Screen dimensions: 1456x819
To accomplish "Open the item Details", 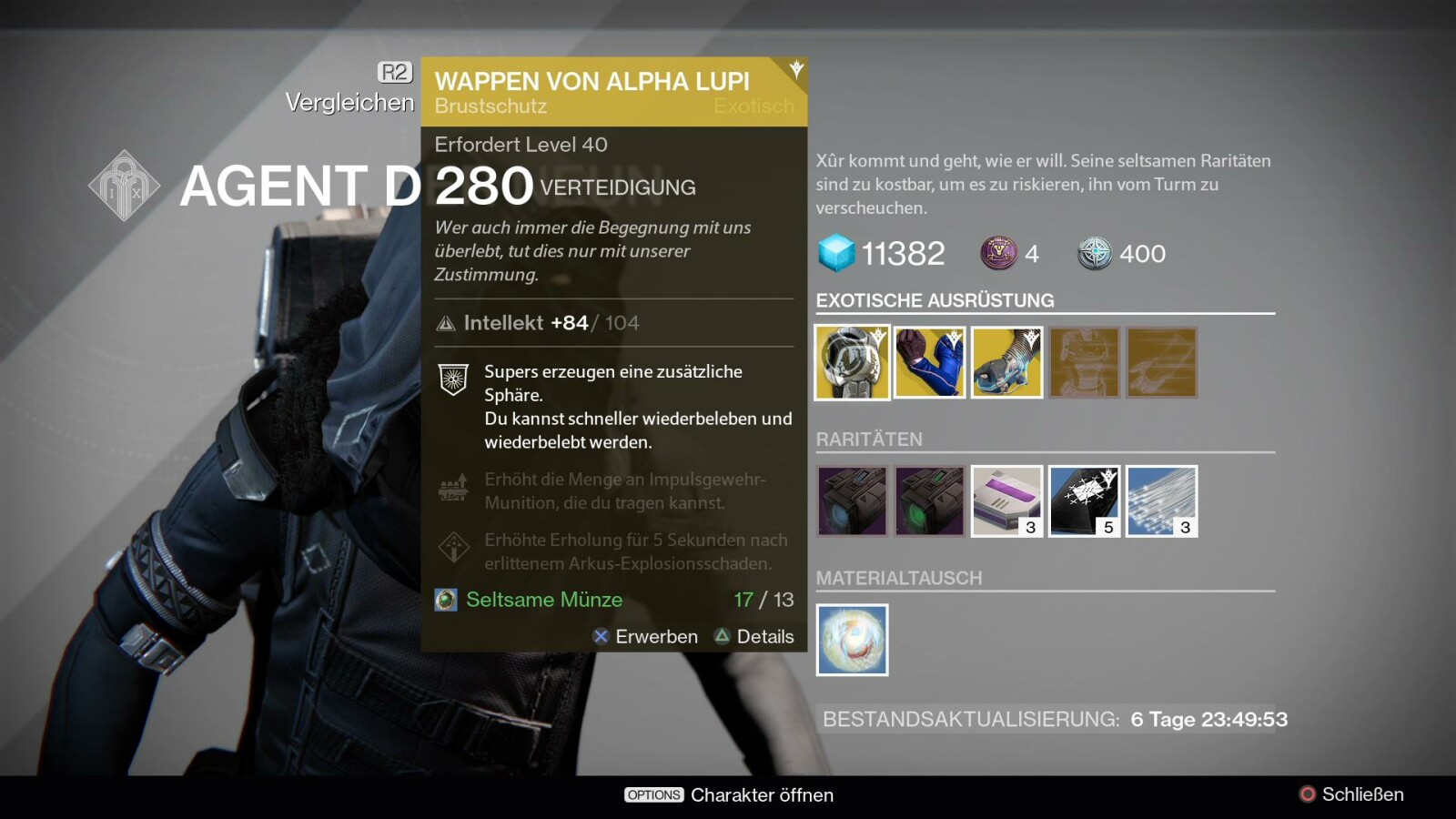I will 754,637.
